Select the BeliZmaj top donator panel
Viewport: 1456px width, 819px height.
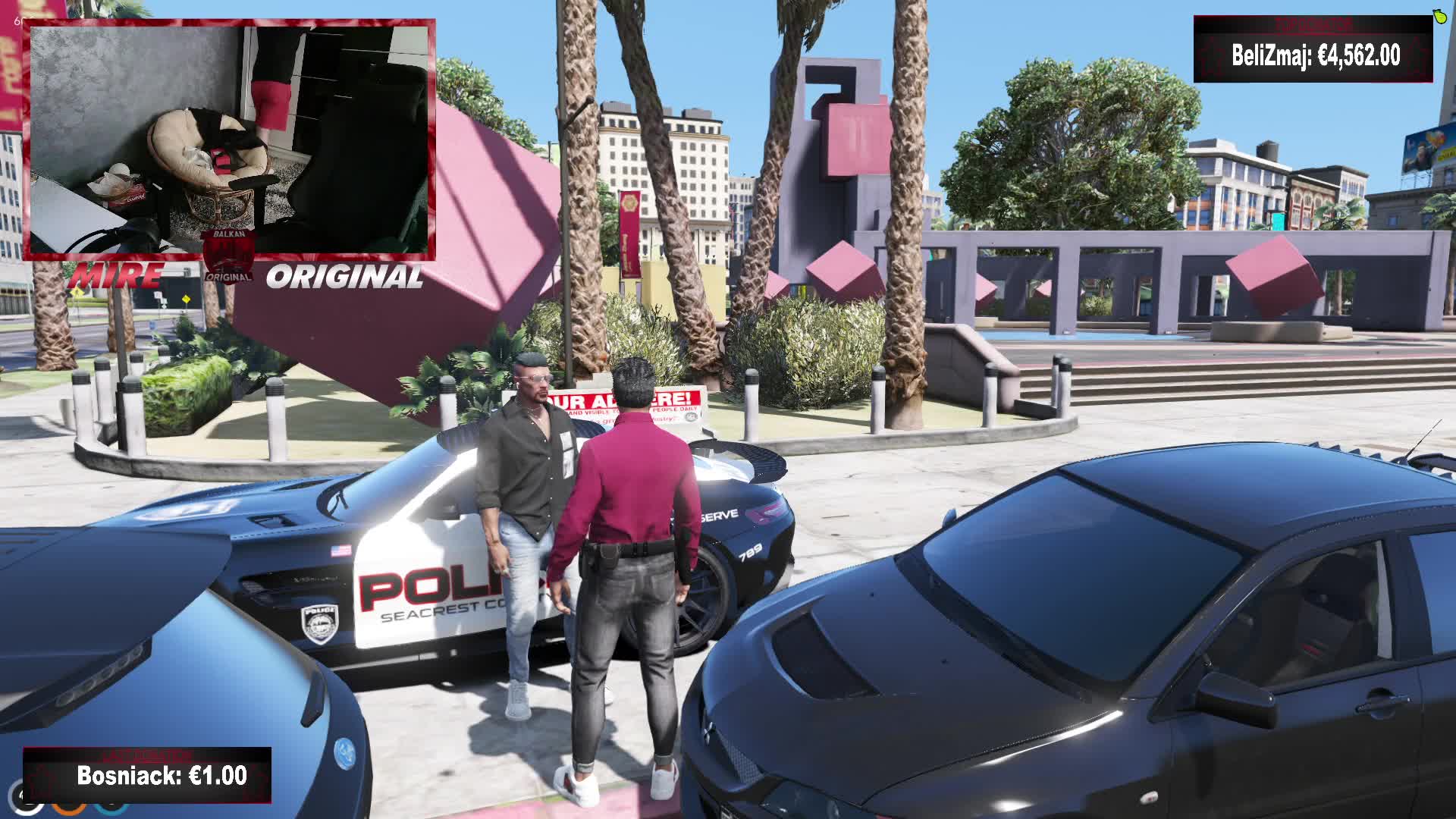pos(1313,50)
